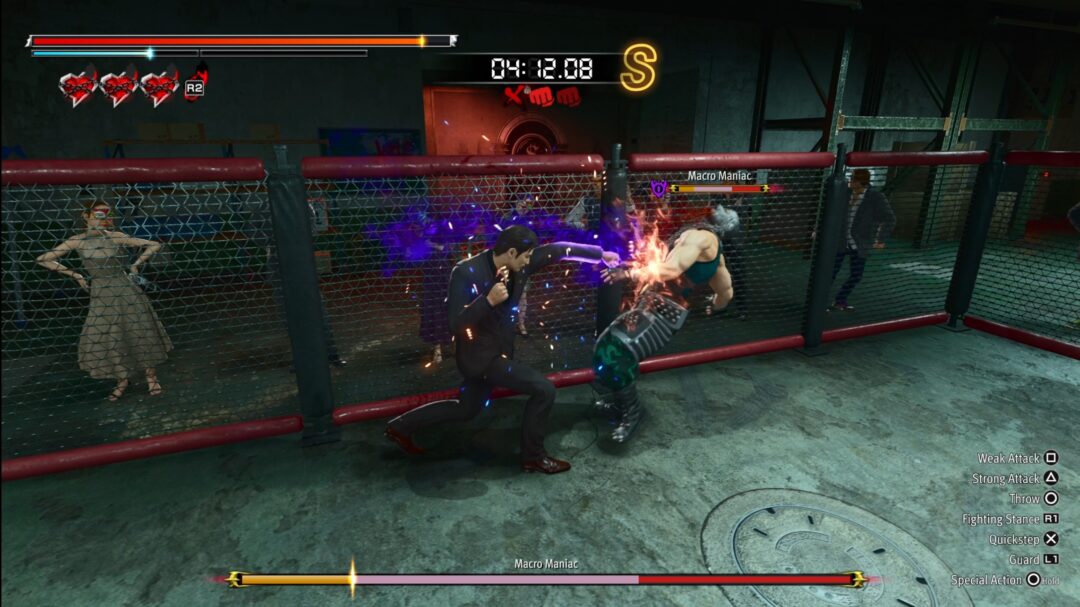Click the gold S rank emblem
The width and height of the screenshot is (1080, 607).
[637, 69]
